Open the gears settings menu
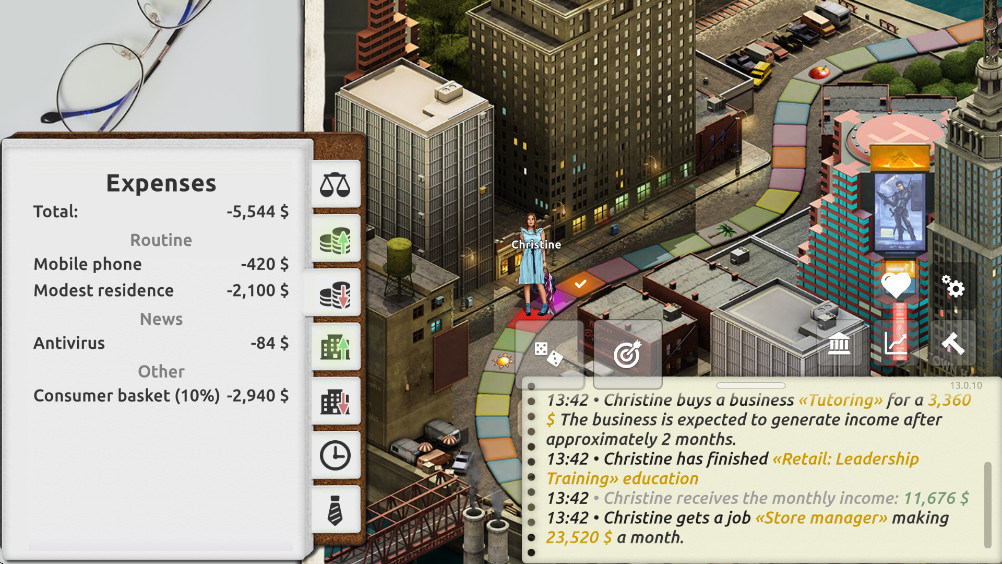The height and width of the screenshot is (564, 1002). pyautogui.click(x=953, y=289)
